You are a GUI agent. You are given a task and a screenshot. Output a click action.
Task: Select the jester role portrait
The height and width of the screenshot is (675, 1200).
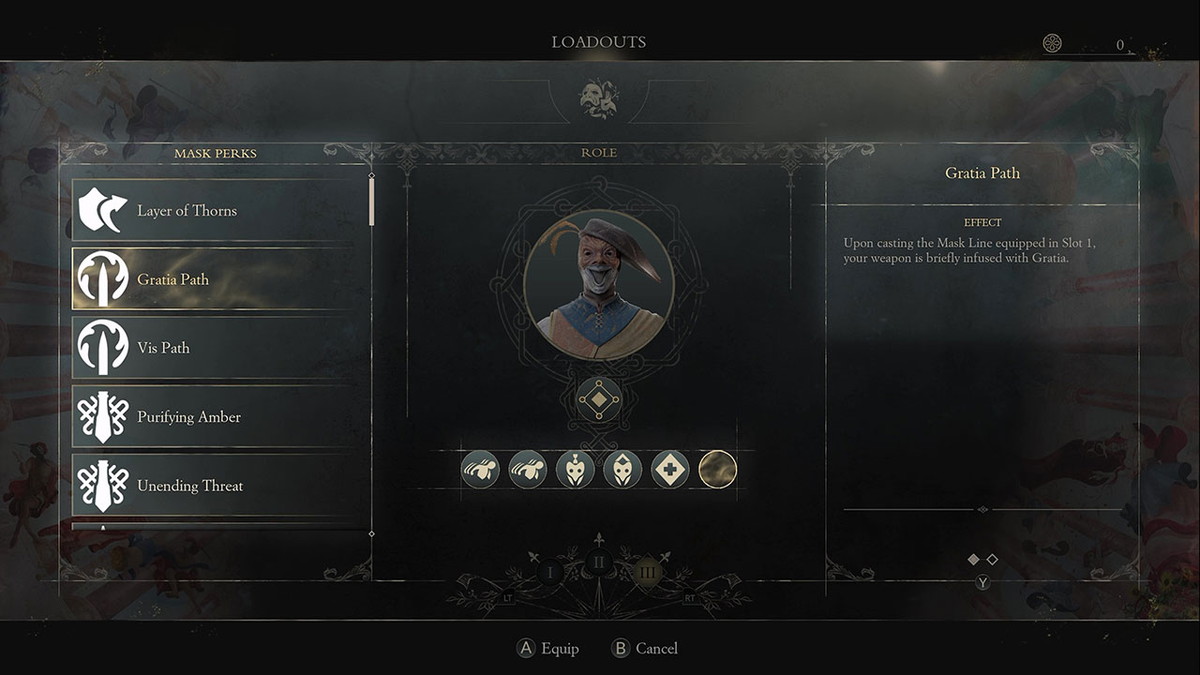pos(599,285)
